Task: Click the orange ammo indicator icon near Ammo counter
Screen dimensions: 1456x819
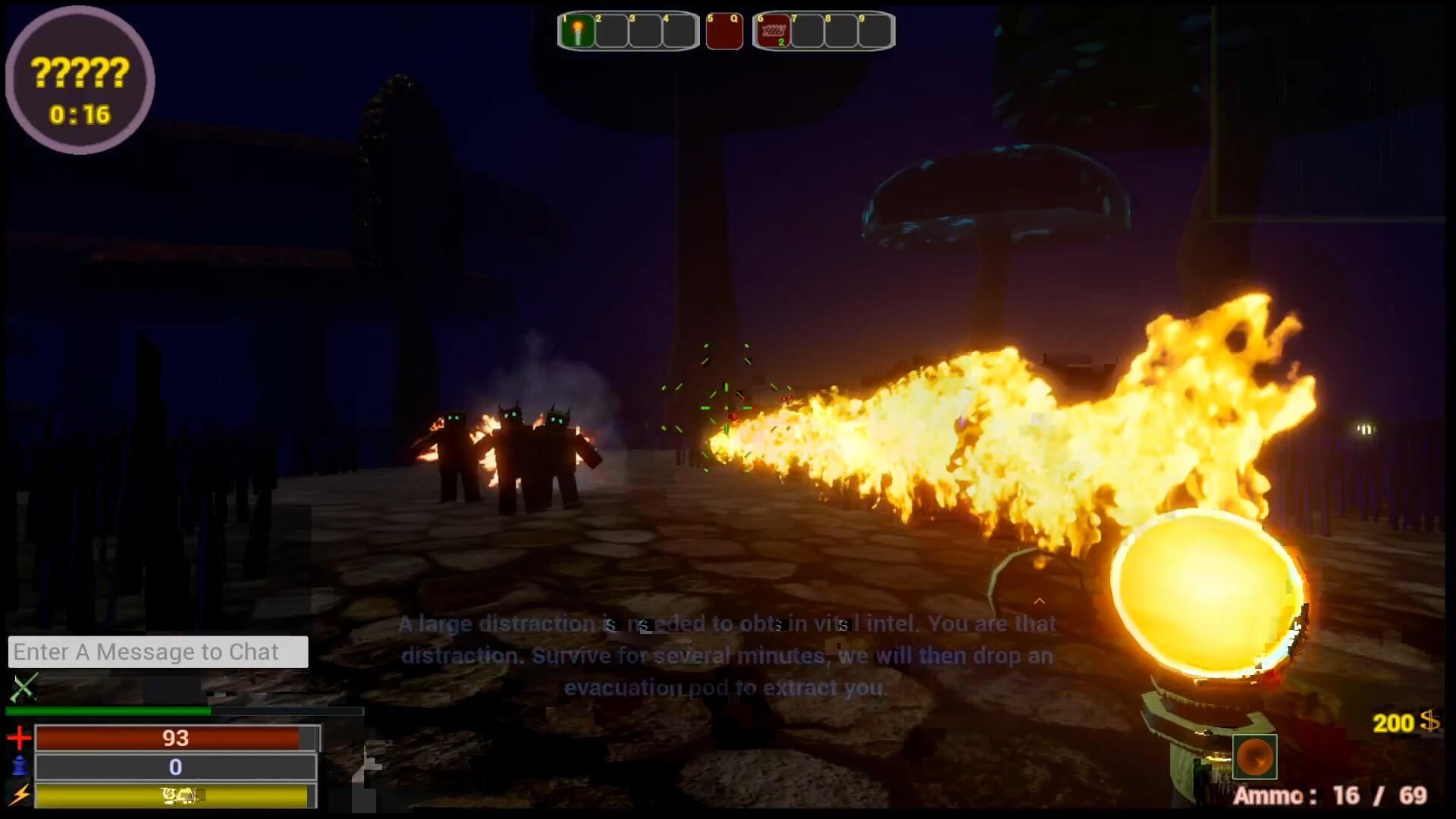Action: [x=1255, y=756]
